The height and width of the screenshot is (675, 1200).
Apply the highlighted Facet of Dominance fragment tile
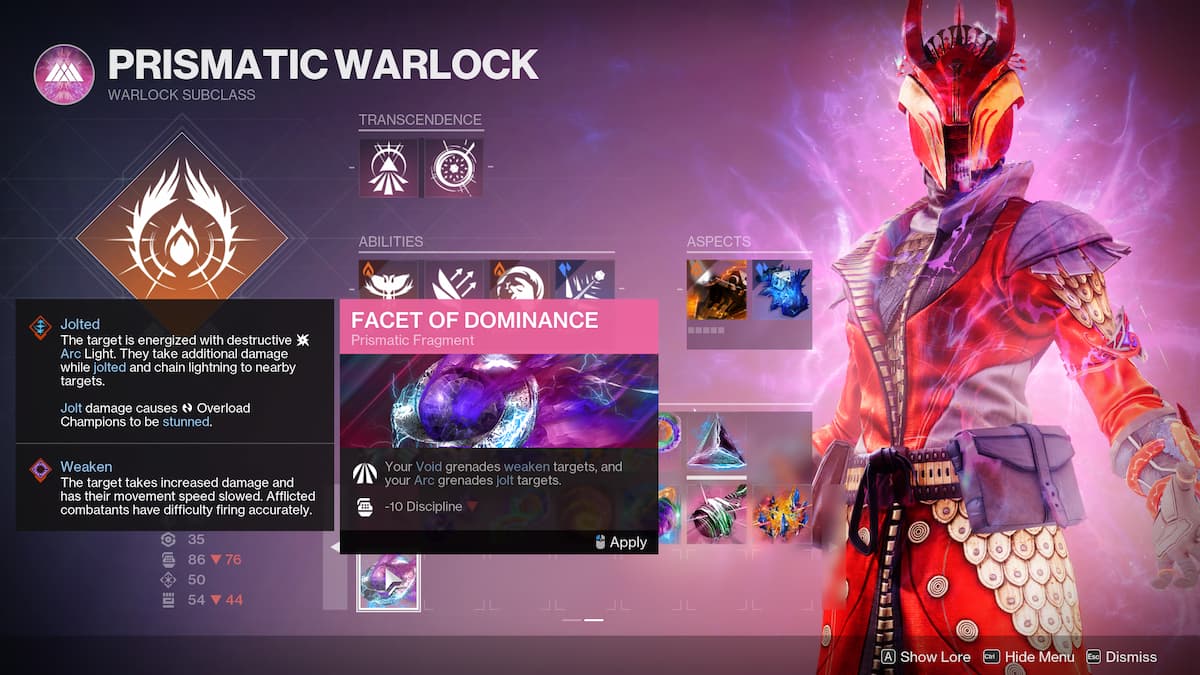(388, 582)
